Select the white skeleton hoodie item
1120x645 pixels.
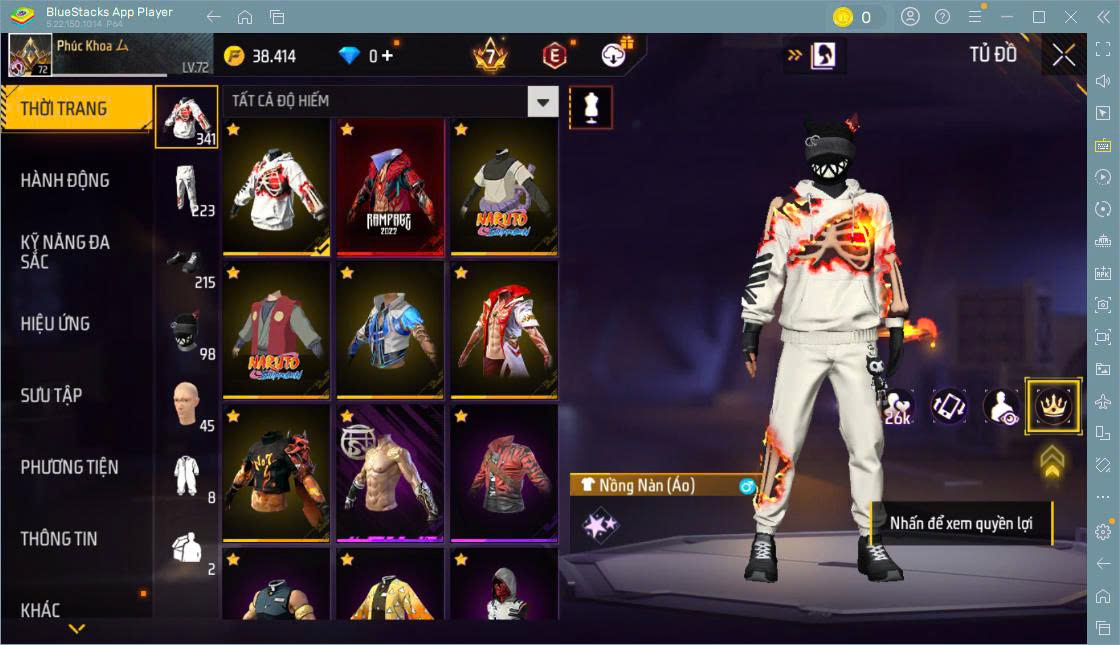(277, 186)
